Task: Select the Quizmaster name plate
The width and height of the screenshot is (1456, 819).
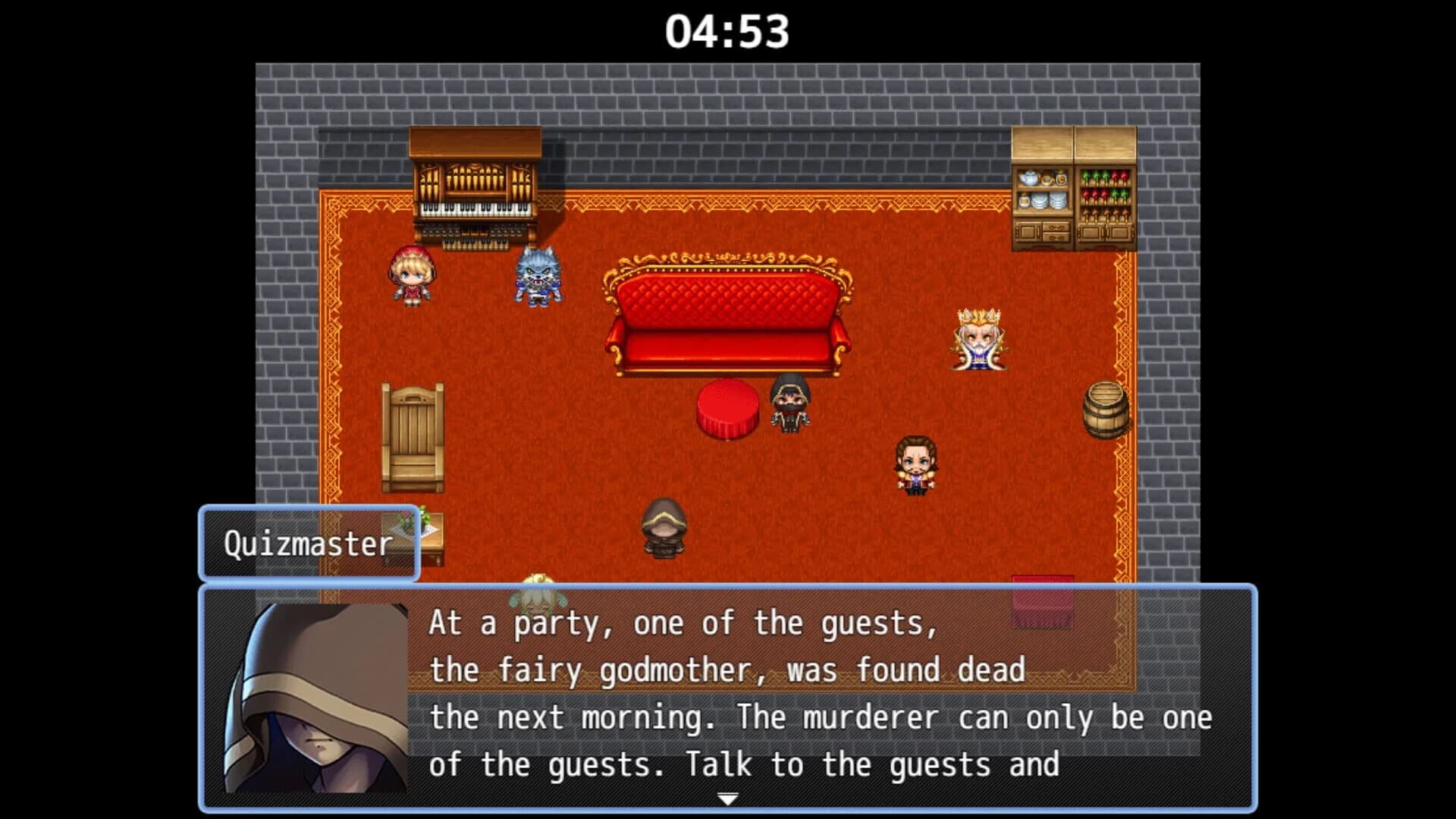Action: pyautogui.click(x=308, y=542)
